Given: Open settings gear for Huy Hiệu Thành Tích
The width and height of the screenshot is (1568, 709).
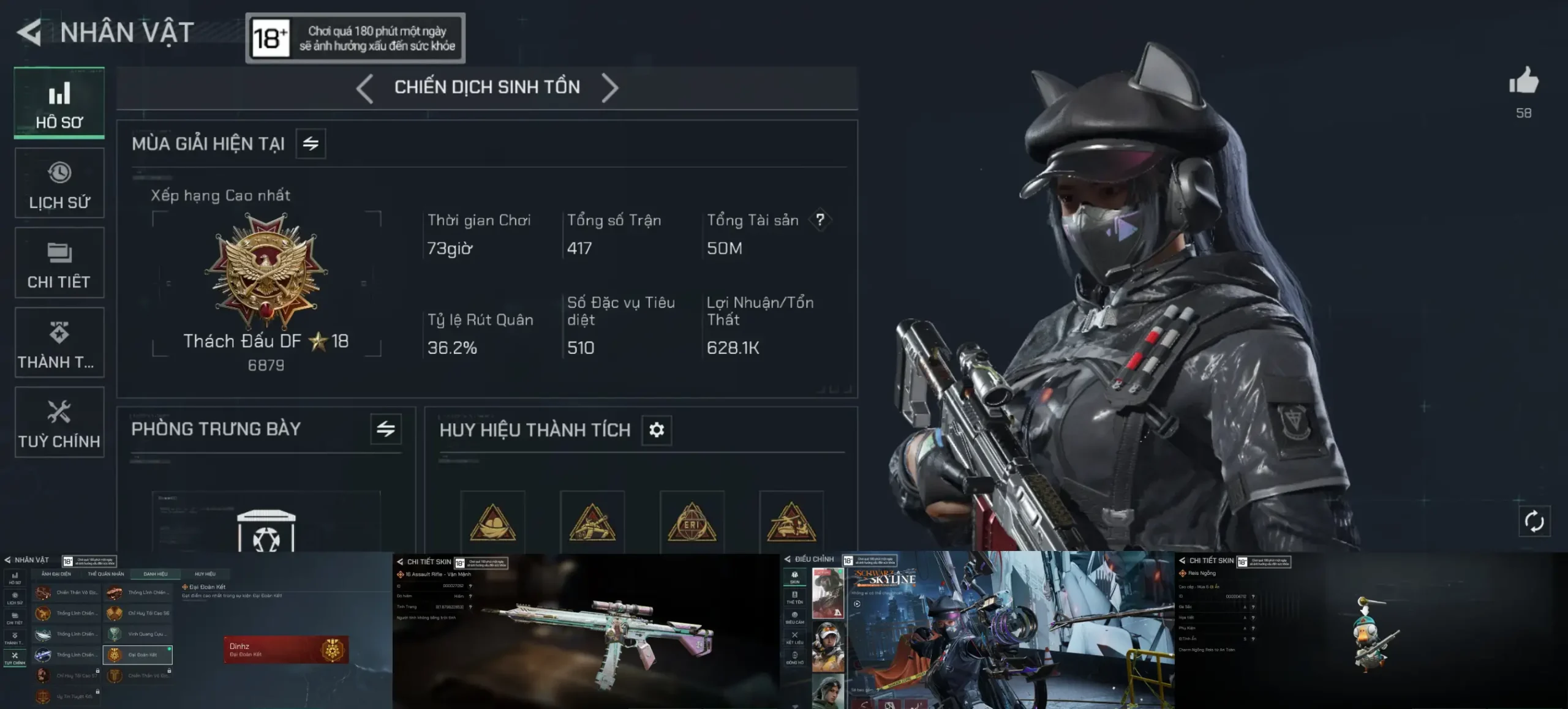Looking at the screenshot, I should 656,430.
